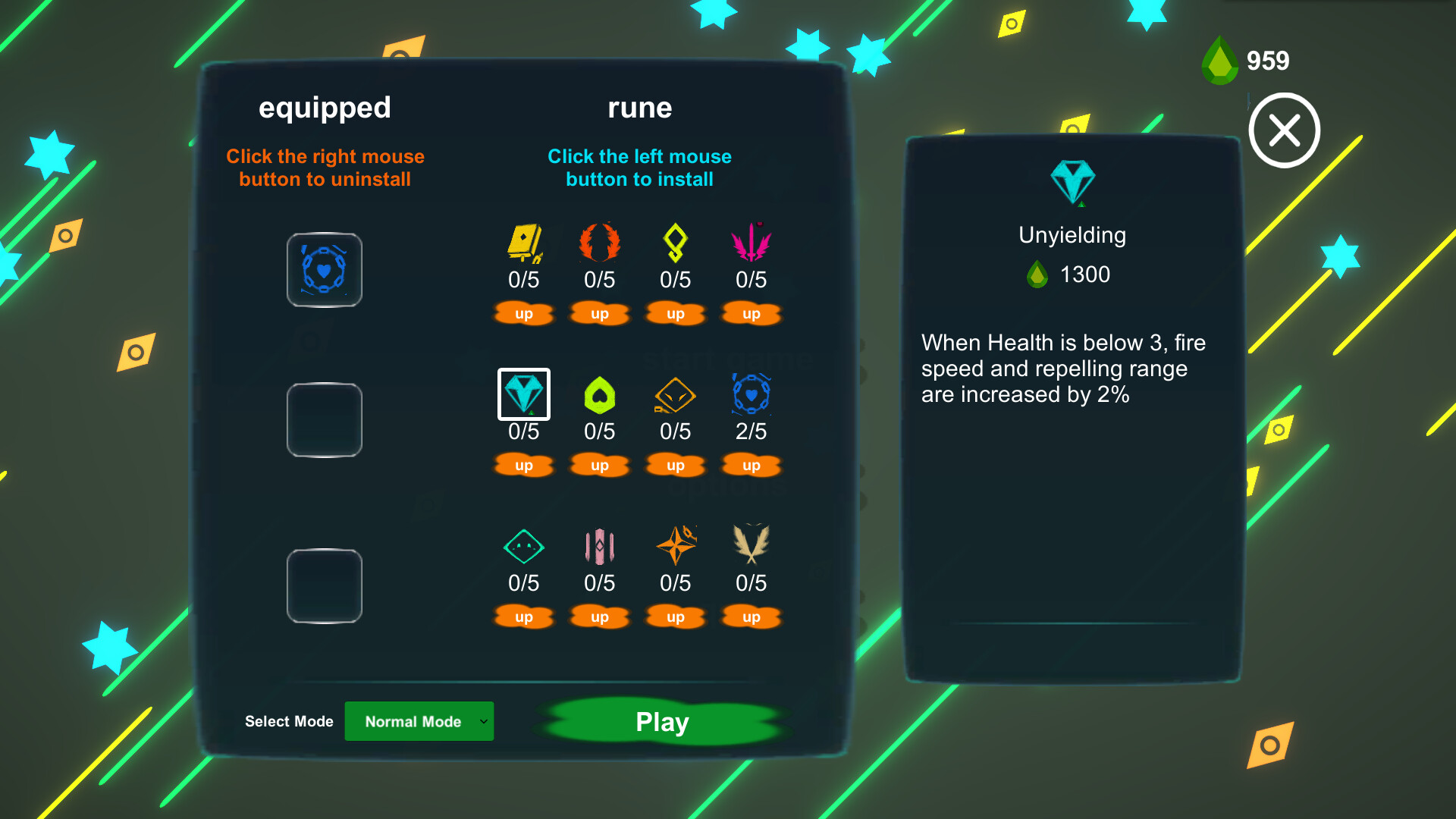
Task: Choose the red laurel wreath rune
Action: [599, 243]
